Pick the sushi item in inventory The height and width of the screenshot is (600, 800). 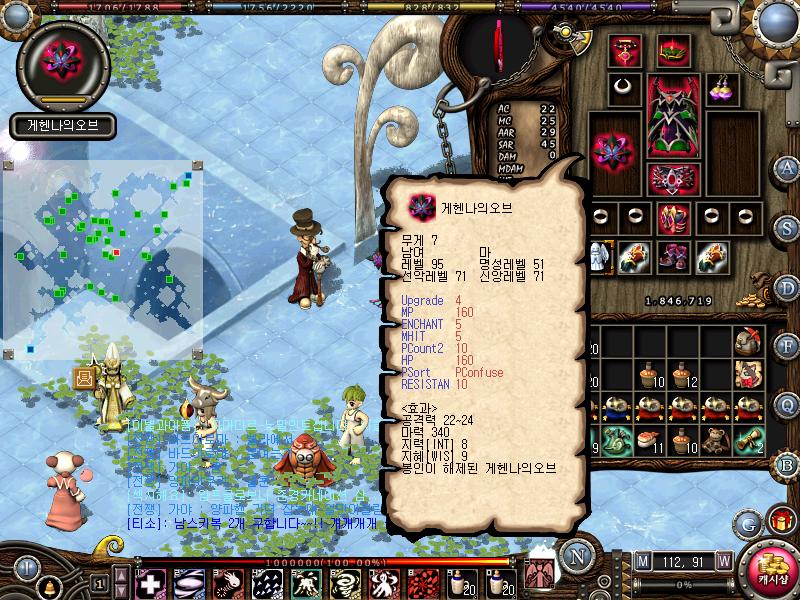point(649,440)
